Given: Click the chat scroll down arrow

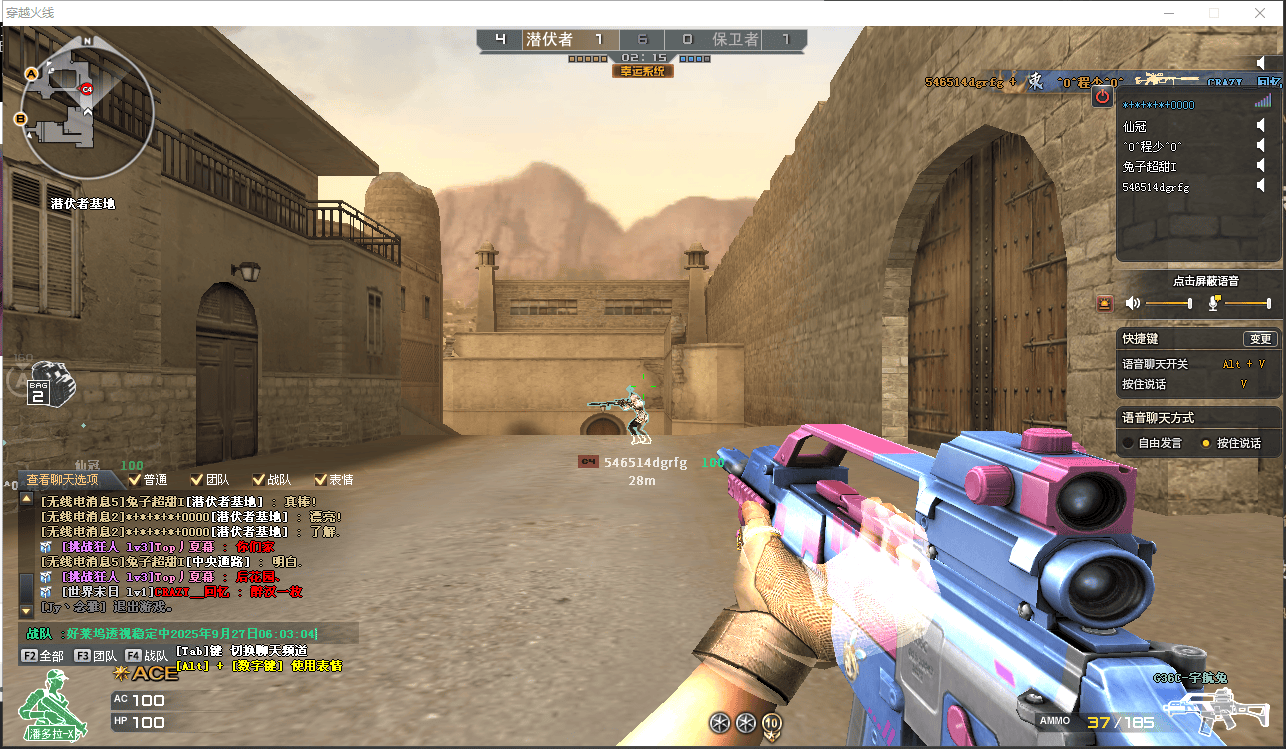Looking at the screenshot, I should (26, 610).
